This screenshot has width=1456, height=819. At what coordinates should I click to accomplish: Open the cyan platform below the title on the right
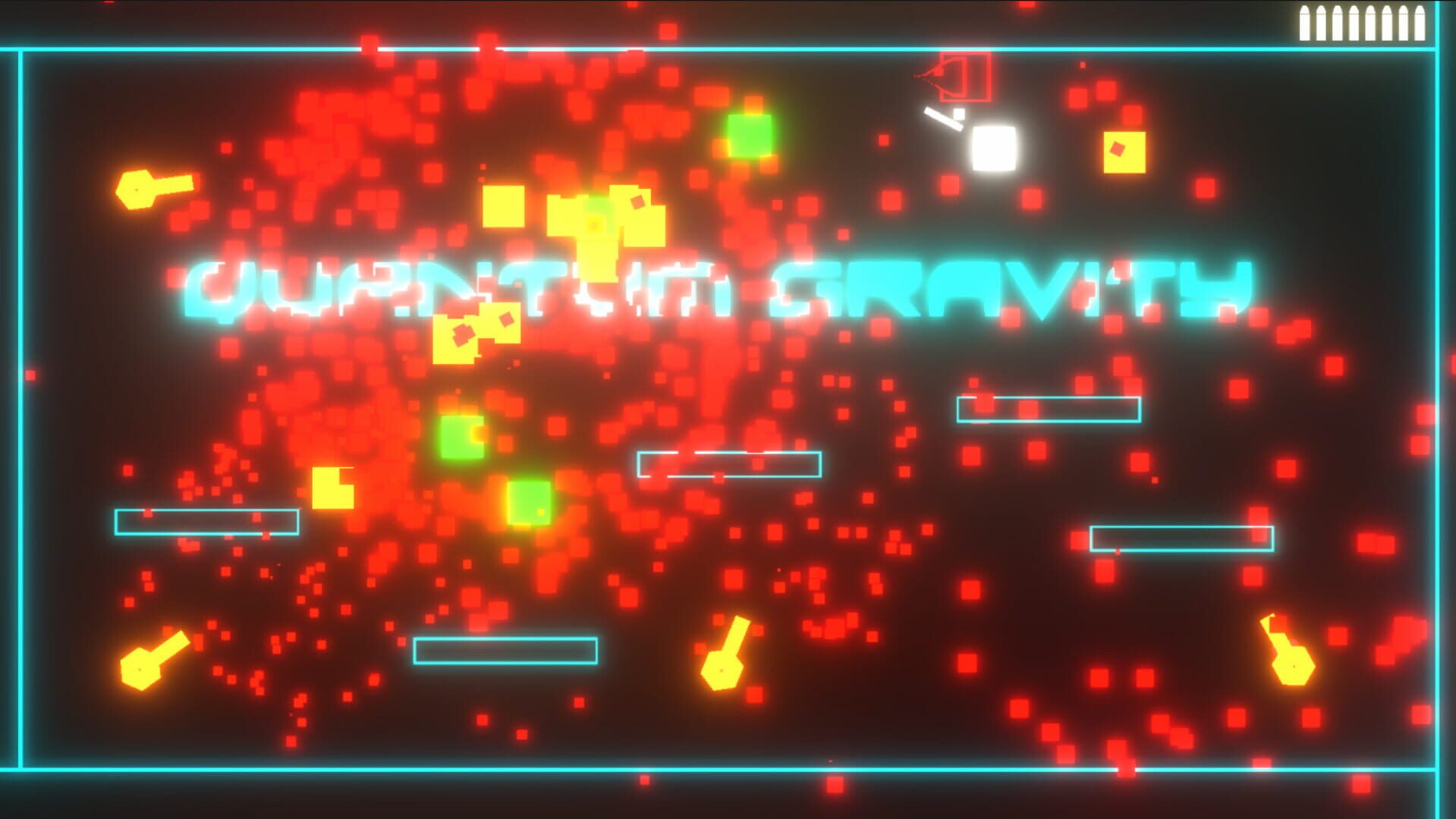[1049, 408]
